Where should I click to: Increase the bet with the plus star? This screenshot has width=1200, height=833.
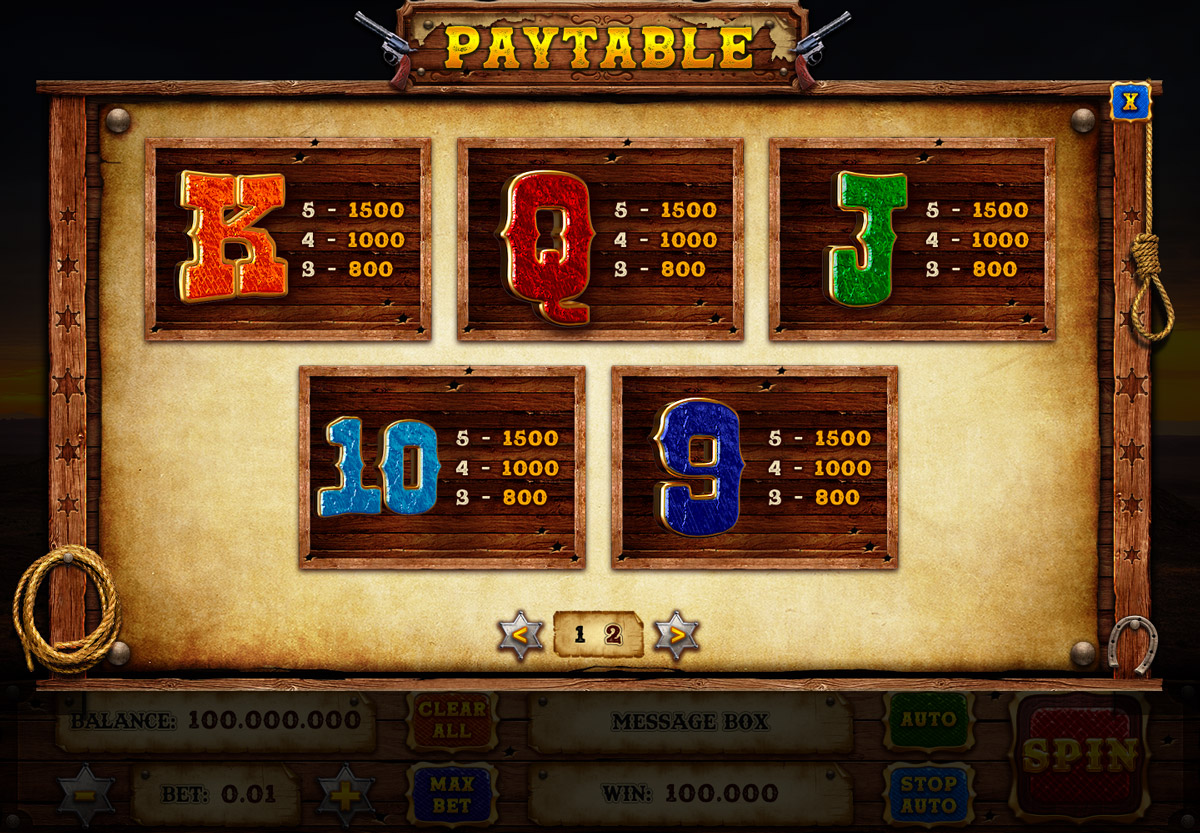346,796
